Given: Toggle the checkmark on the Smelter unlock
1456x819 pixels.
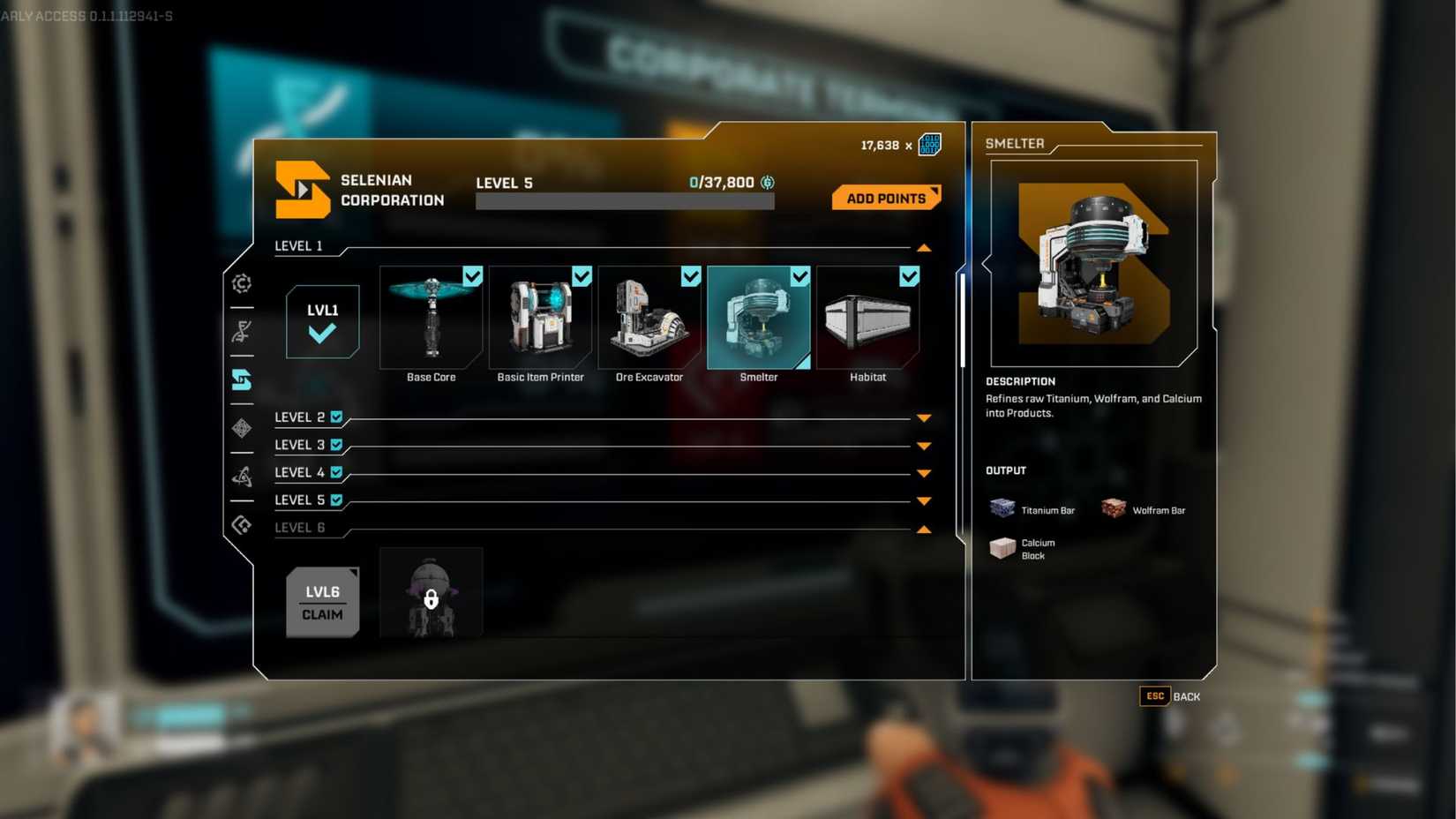Looking at the screenshot, I should pyautogui.click(x=800, y=276).
